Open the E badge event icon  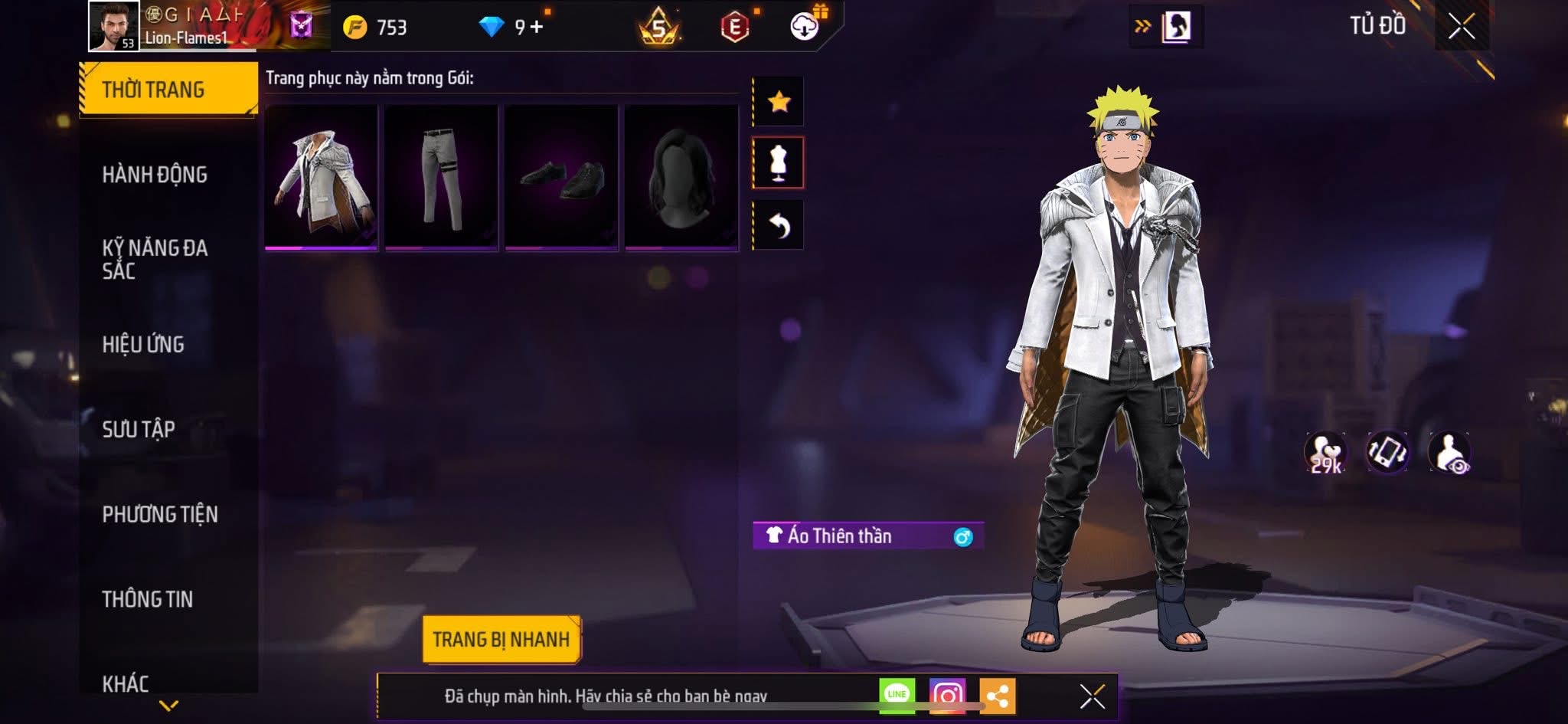736,26
